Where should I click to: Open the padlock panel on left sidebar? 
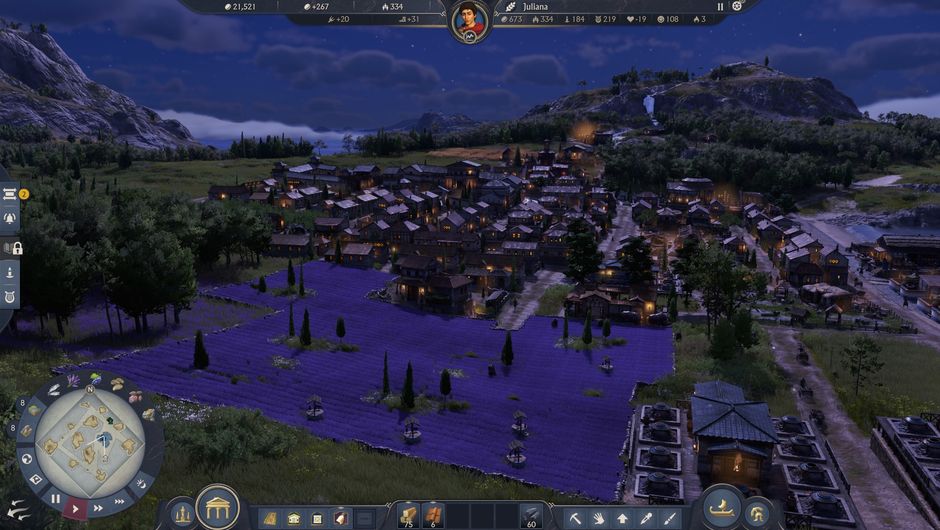click(x=14, y=247)
